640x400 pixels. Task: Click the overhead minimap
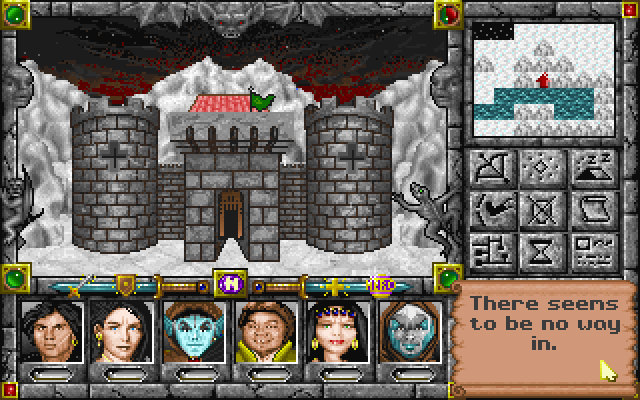(542, 79)
